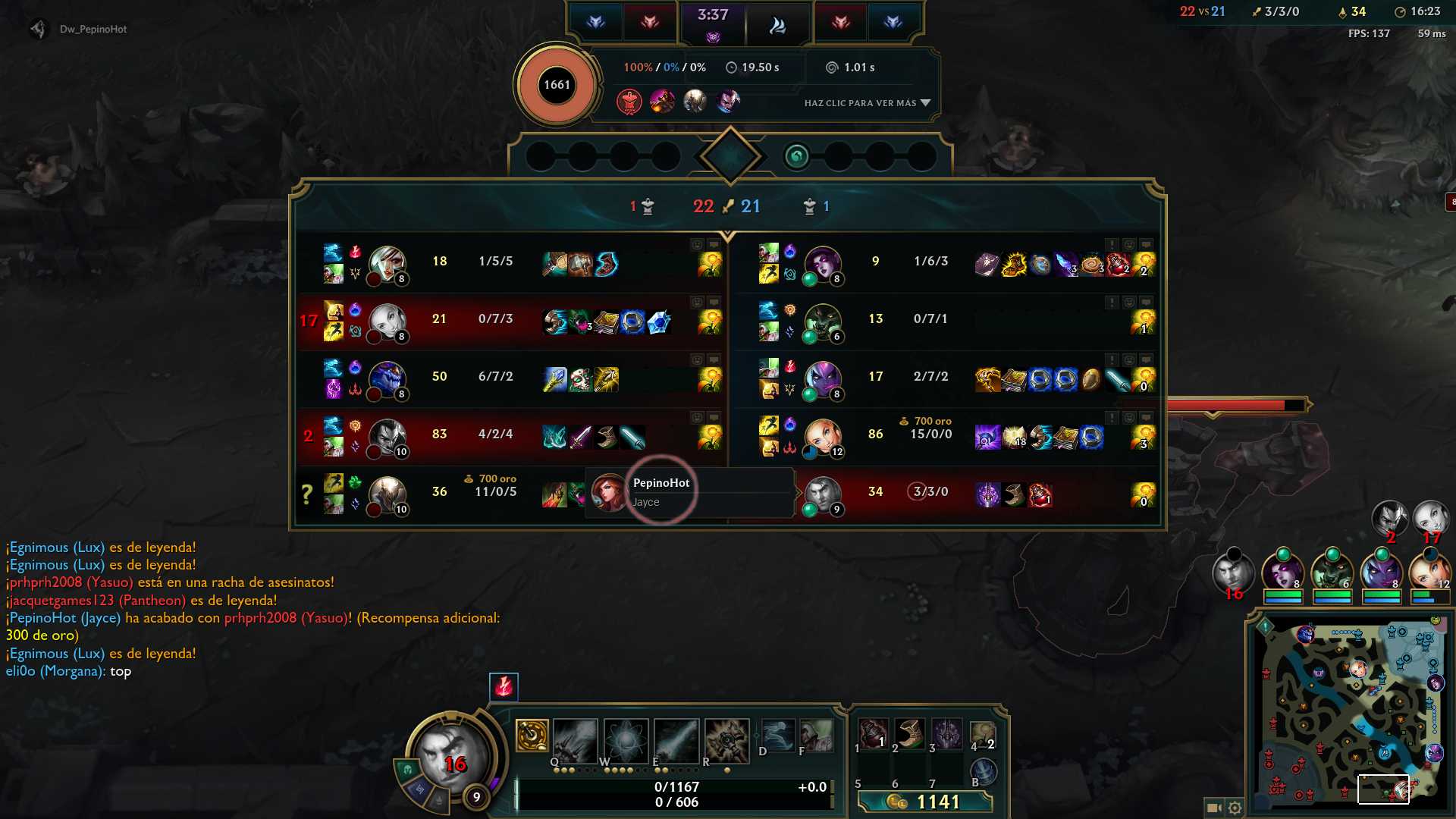
Task: Activate the Q ability icon
Action: click(x=575, y=741)
